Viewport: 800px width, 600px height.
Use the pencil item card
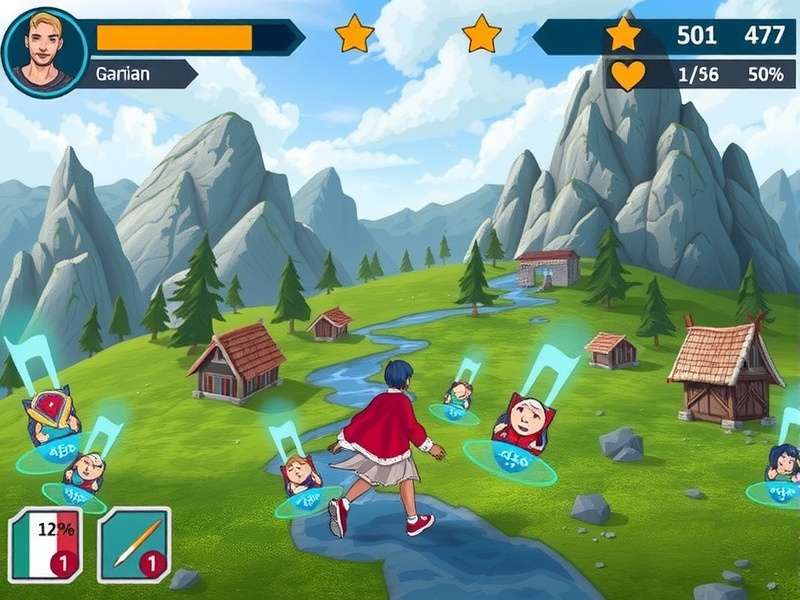pos(133,543)
